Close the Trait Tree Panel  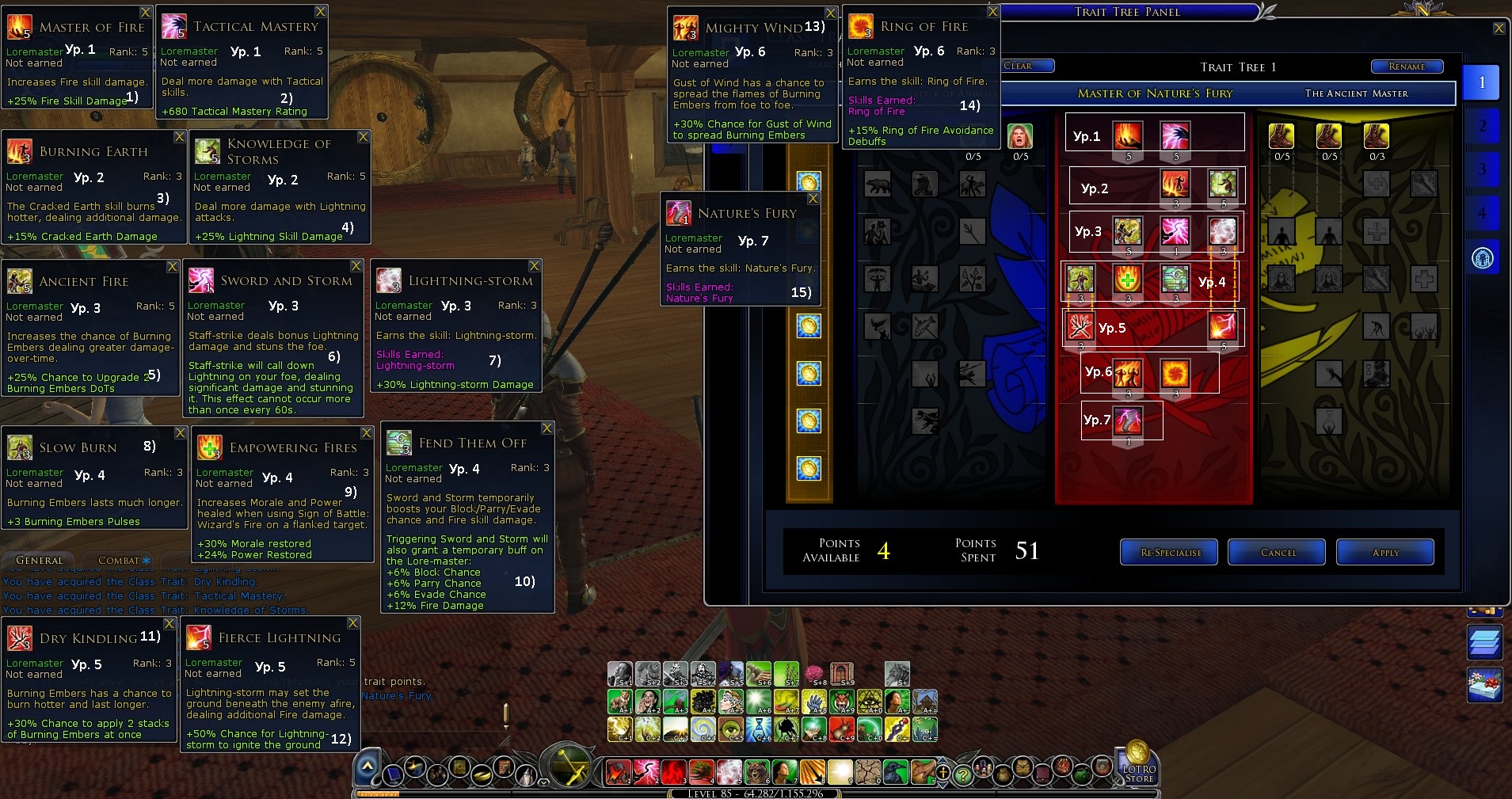pos(1499,29)
